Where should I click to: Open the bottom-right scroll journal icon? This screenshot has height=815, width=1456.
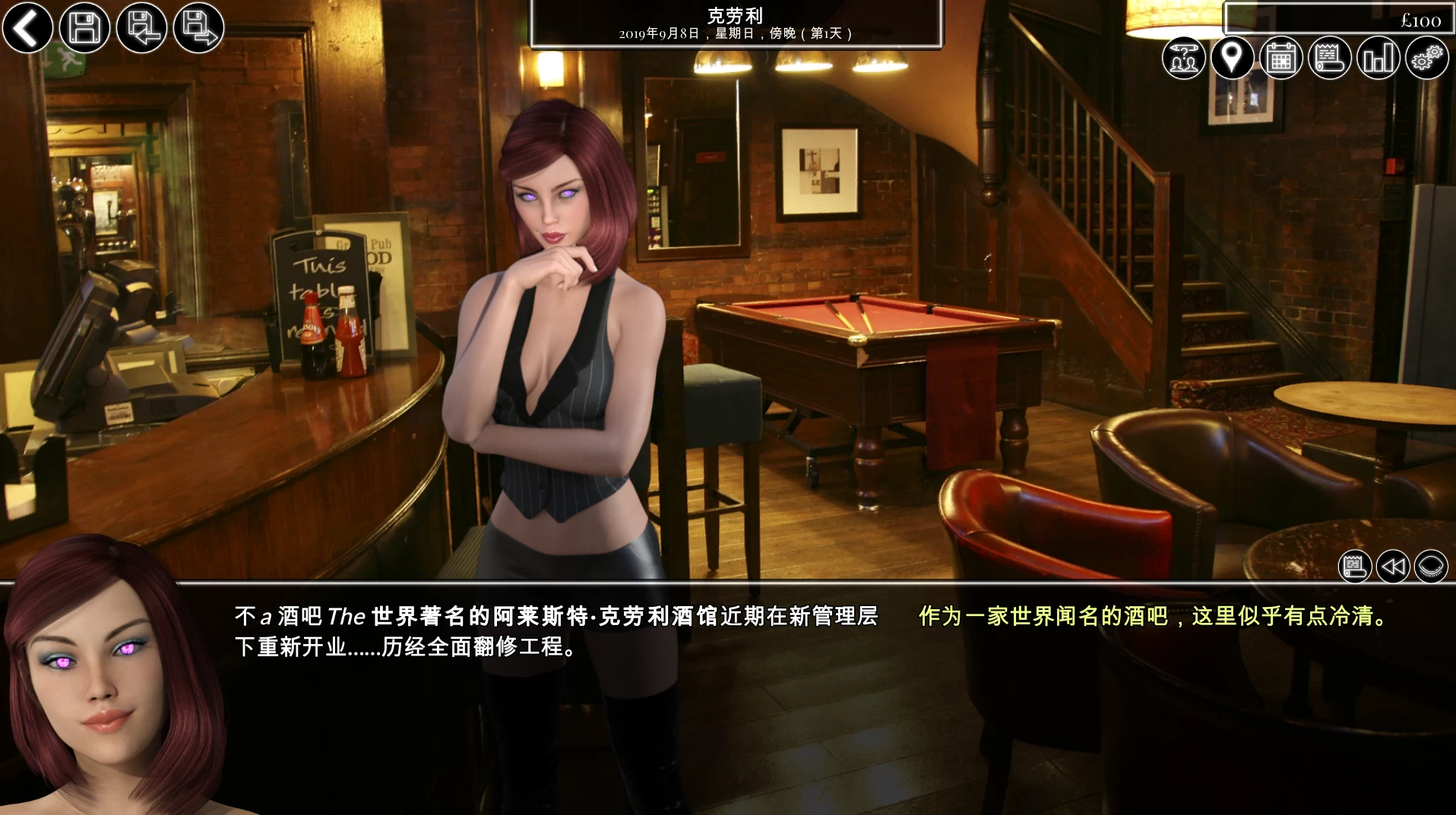point(1355,566)
